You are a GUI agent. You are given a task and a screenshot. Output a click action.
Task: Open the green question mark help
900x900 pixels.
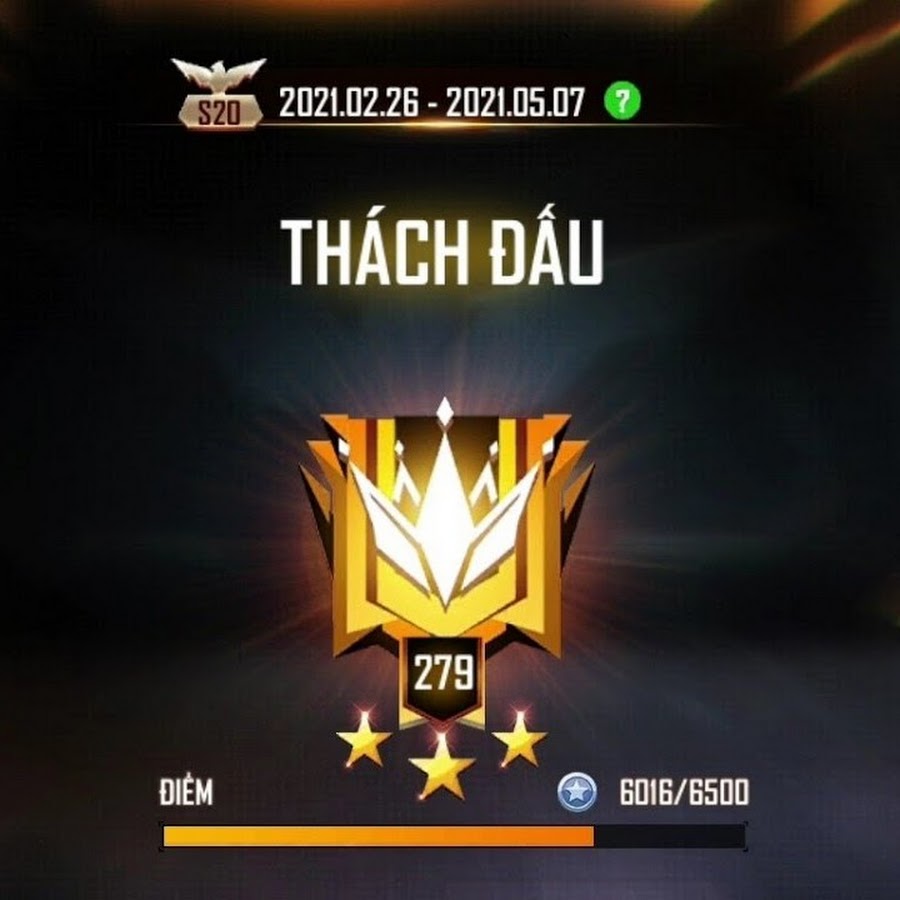622,100
